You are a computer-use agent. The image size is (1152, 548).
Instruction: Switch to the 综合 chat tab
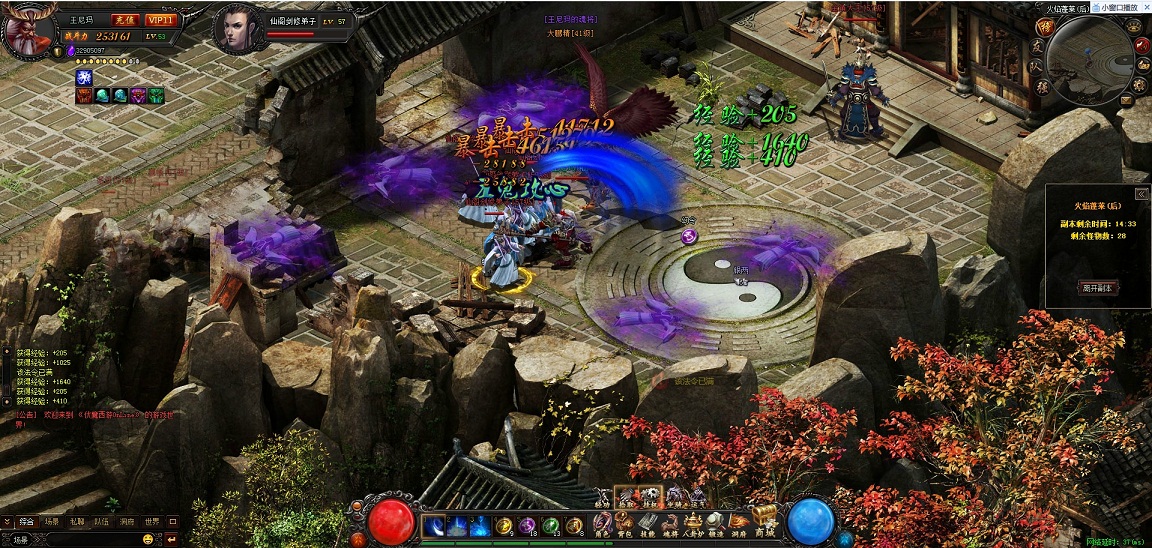click(x=26, y=521)
